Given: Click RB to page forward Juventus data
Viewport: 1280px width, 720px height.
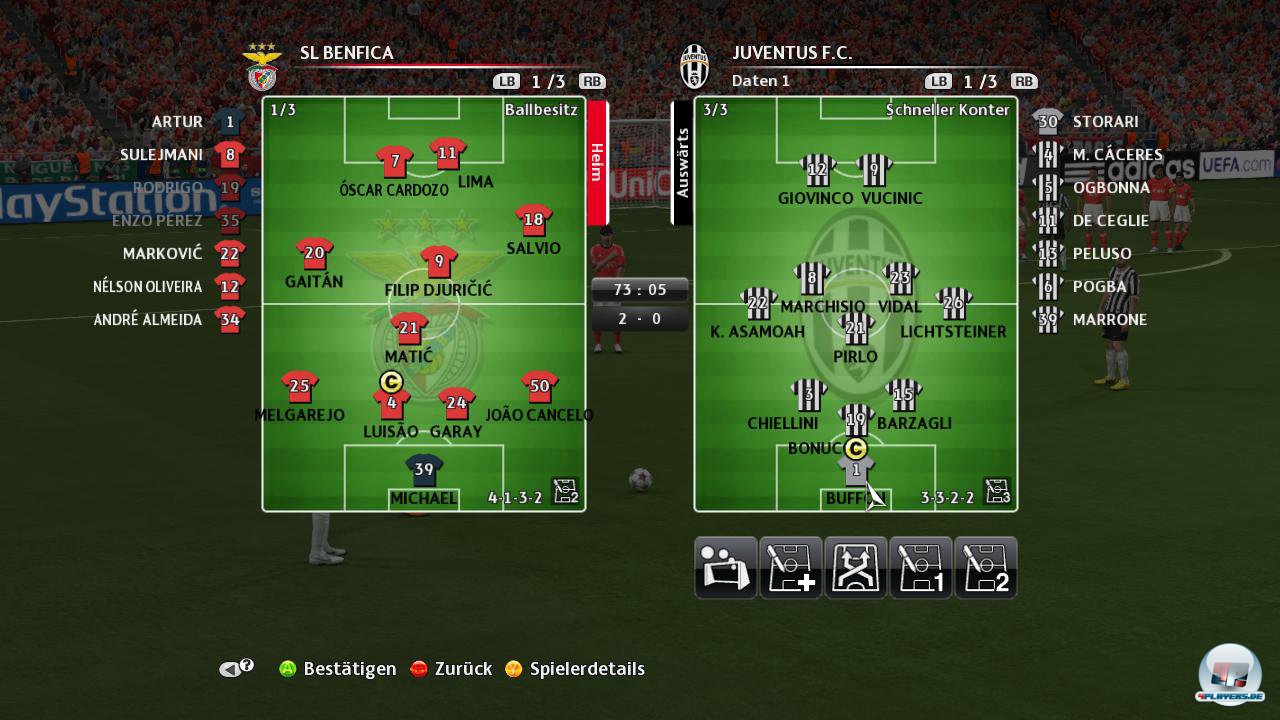Looking at the screenshot, I should (x=1022, y=81).
